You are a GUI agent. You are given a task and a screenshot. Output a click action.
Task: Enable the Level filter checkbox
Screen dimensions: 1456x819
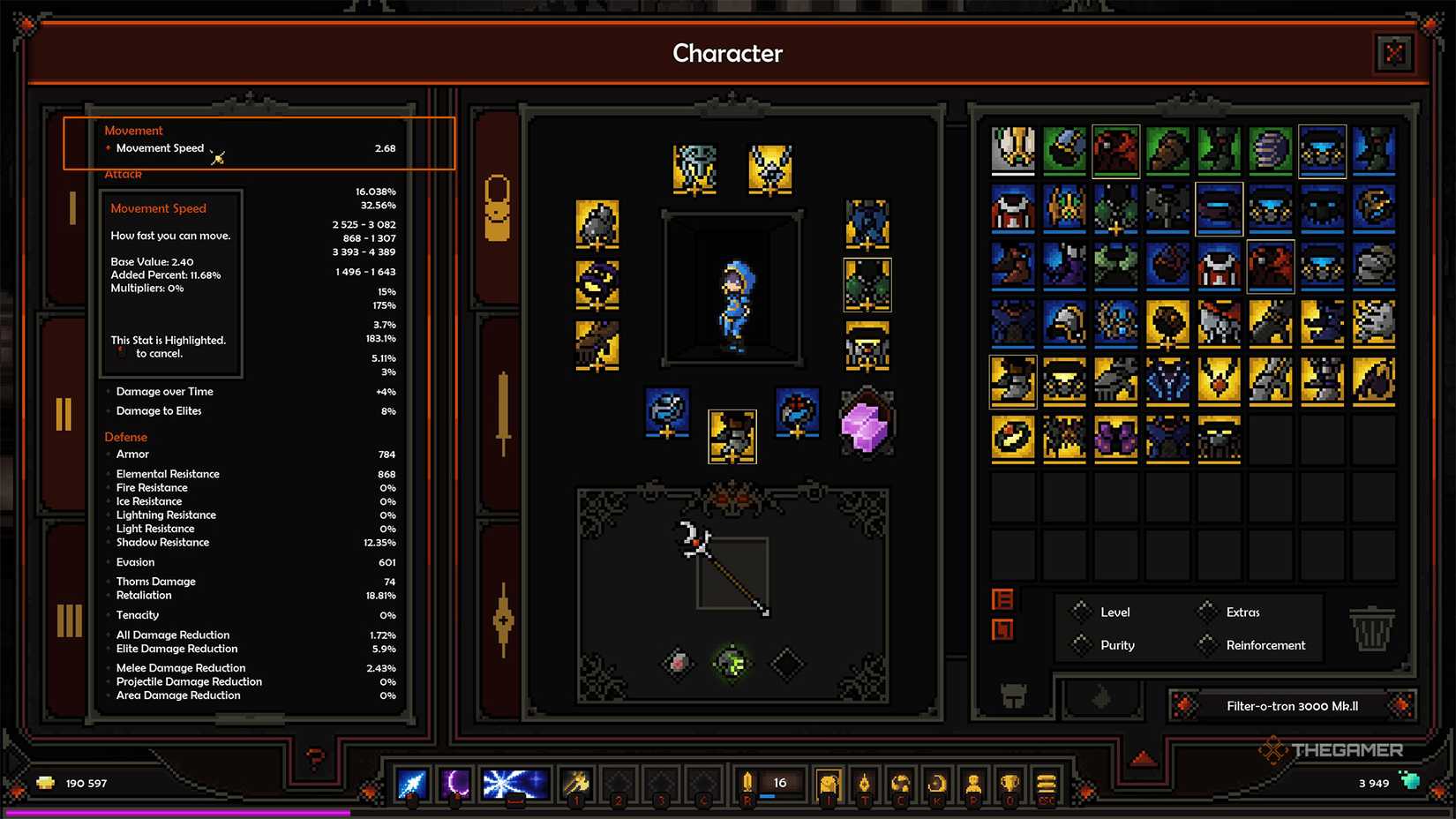pos(1083,612)
